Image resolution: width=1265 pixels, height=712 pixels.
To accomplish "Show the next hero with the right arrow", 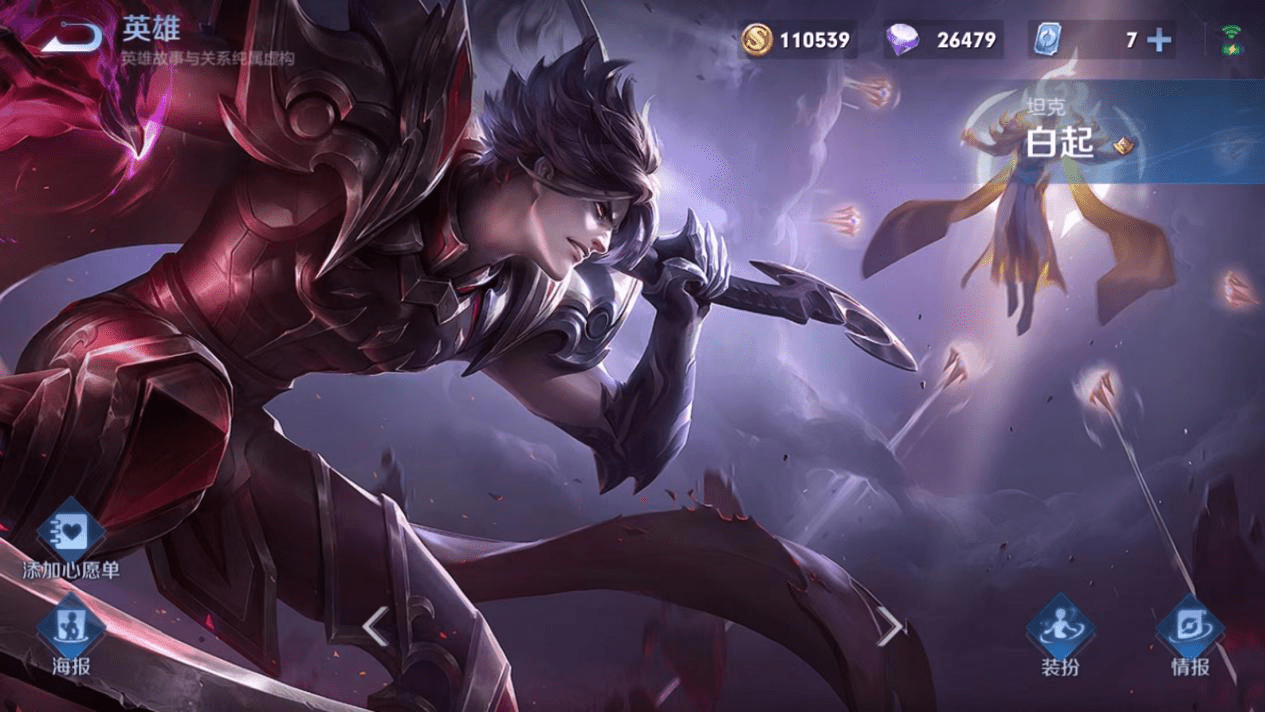I will 889,627.
